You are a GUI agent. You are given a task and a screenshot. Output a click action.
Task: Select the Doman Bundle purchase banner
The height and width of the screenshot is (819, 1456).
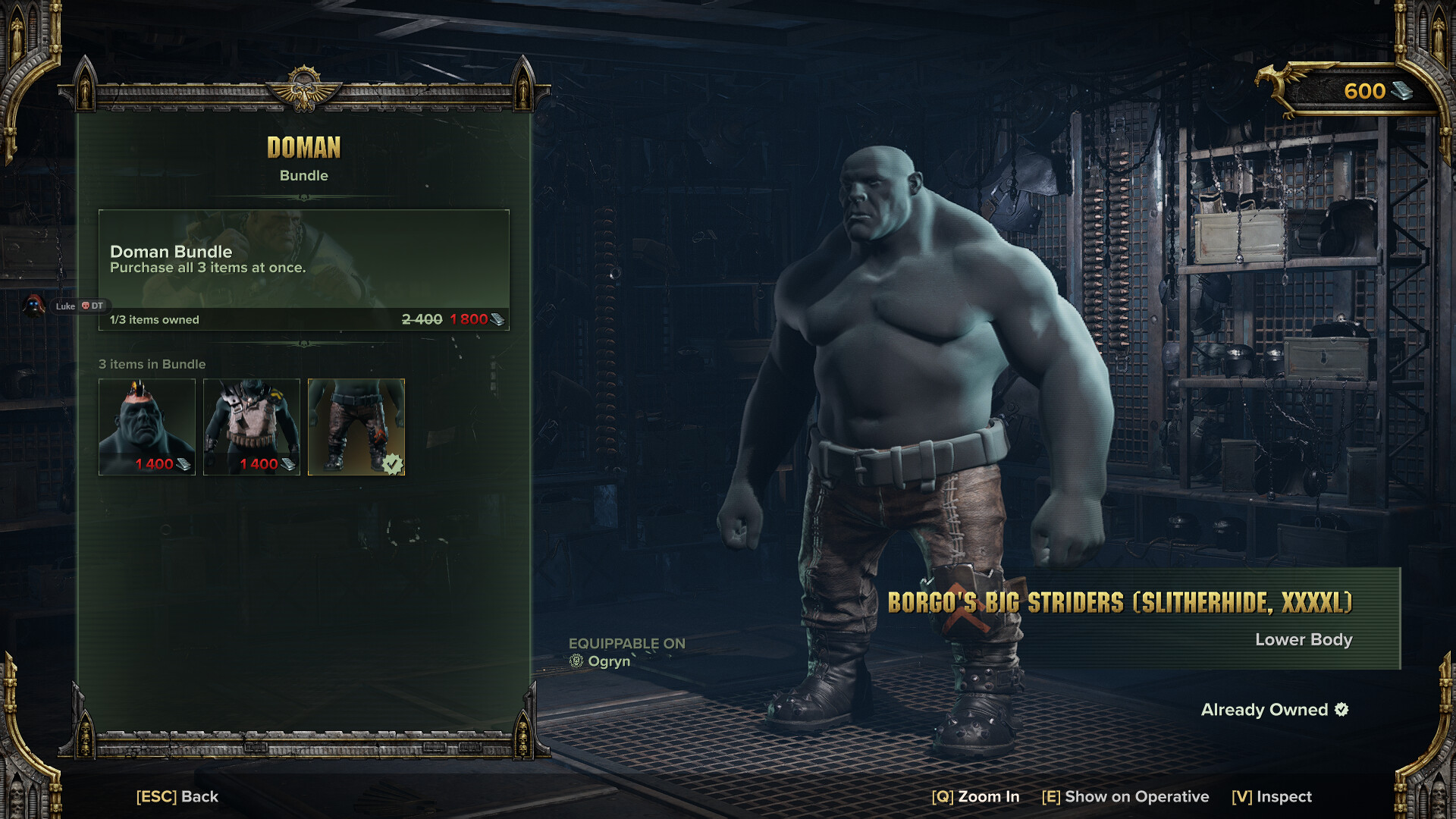click(303, 269)
